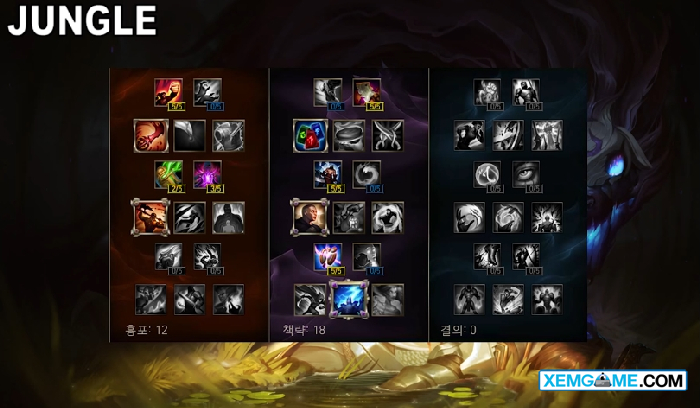The height and width of the screenshot is (408, 700).
Task: Pick the Bounty Hunter mastery icon
Action: point(148,215)
